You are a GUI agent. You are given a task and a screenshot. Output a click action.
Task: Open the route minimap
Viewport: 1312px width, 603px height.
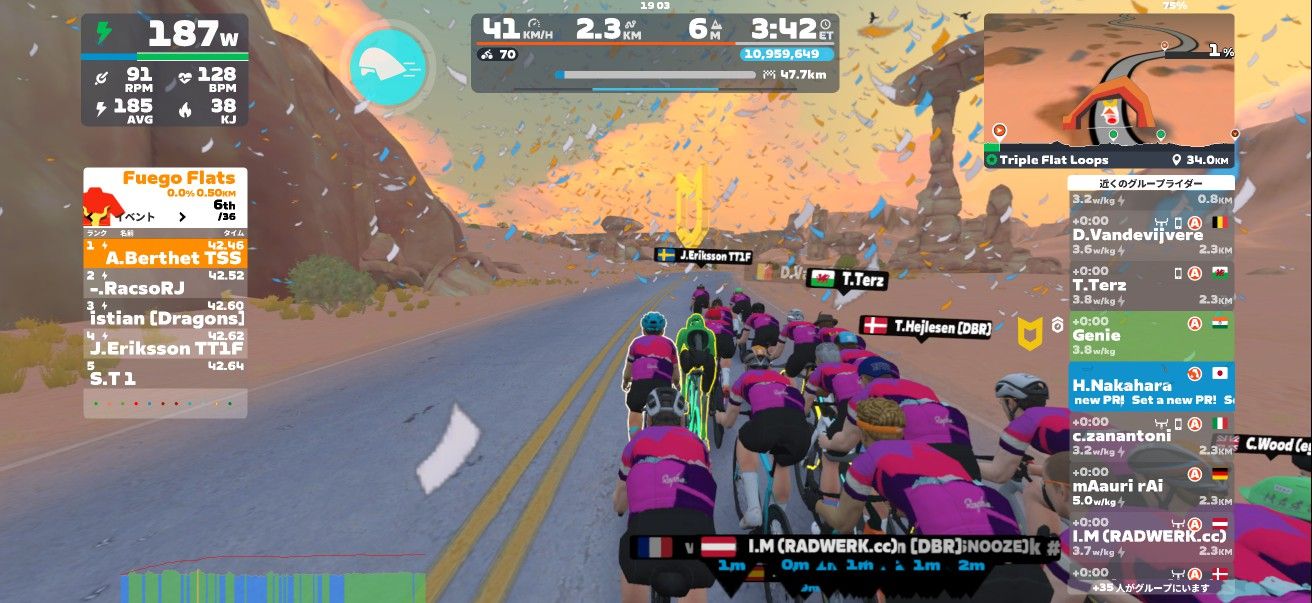pos(1108,80)
